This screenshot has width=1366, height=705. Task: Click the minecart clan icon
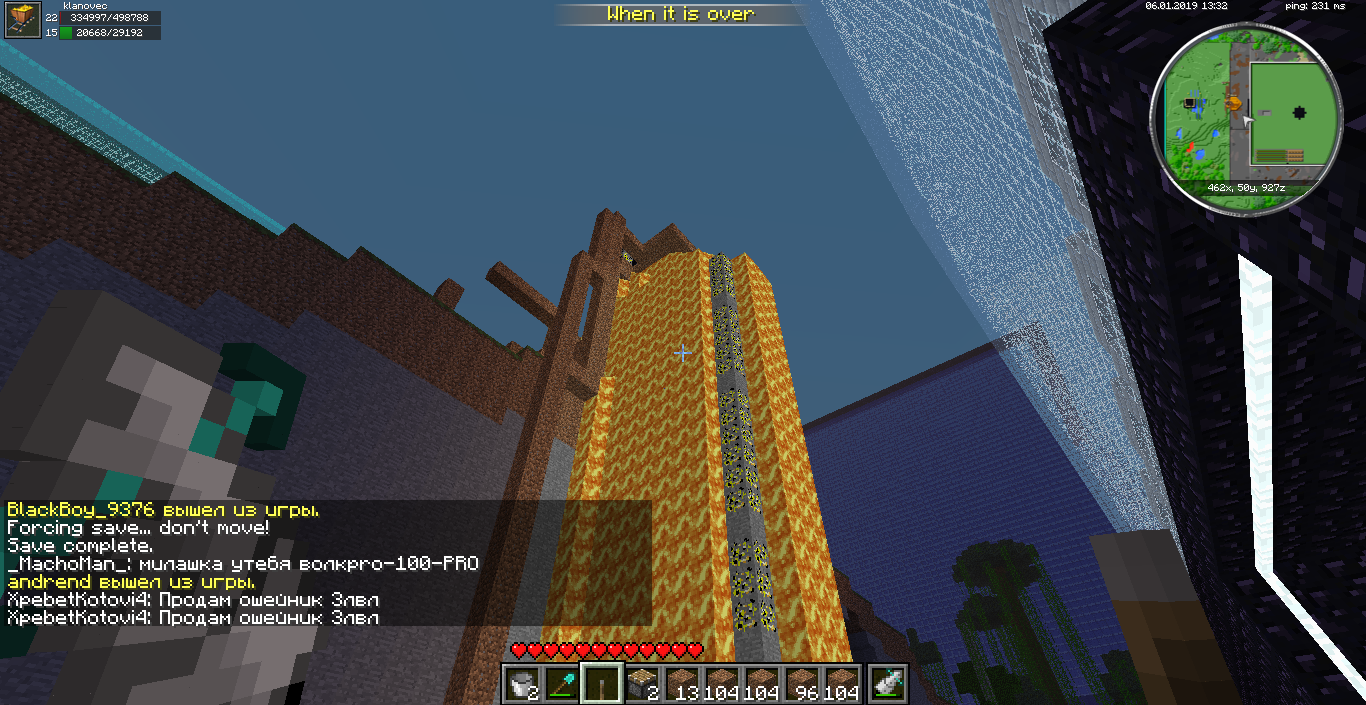[22, 20]
